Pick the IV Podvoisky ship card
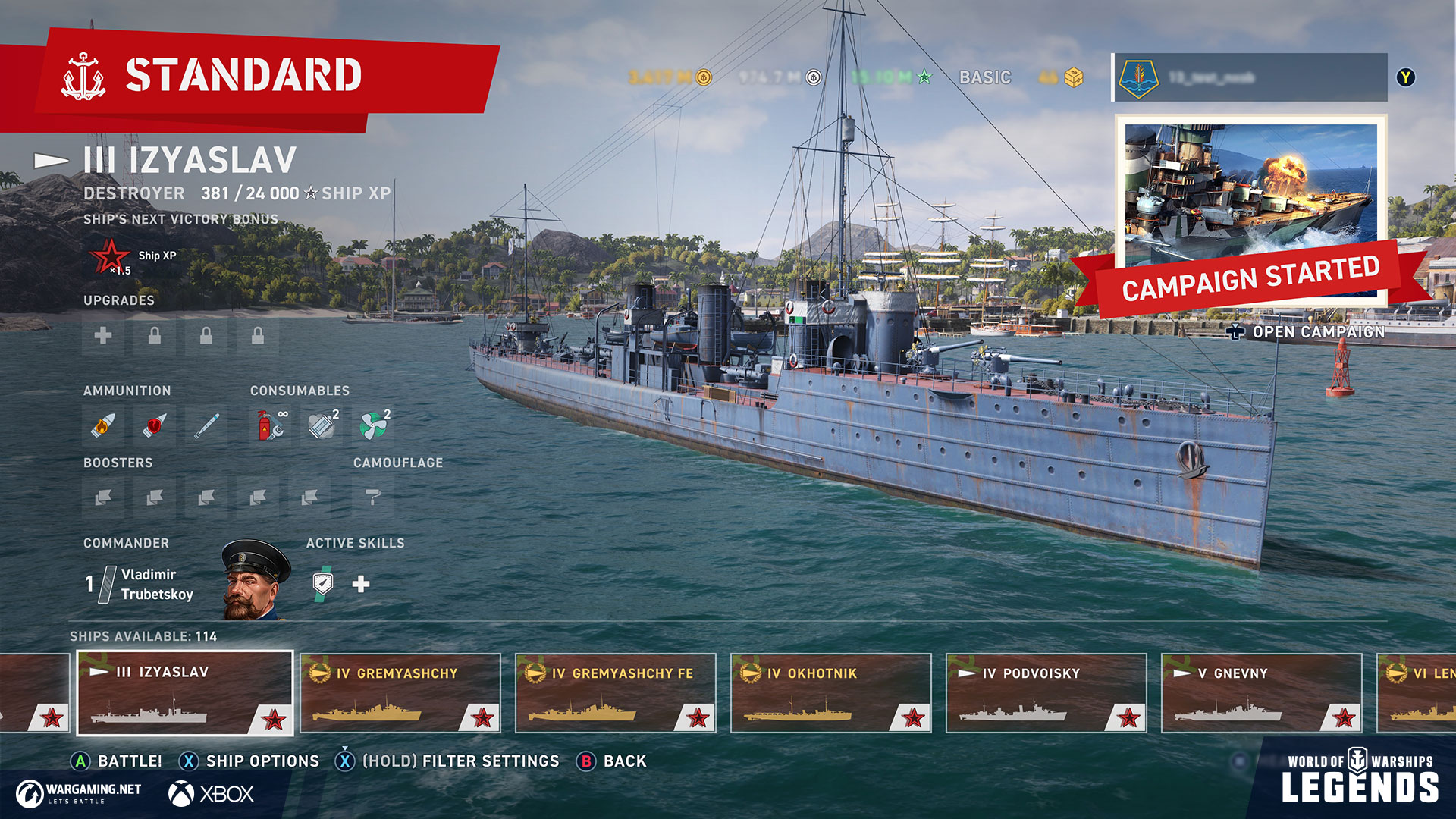Image resolution: width=1456 pixels, height=819 pixels. pyautogui.click(x=1046, y=693)
